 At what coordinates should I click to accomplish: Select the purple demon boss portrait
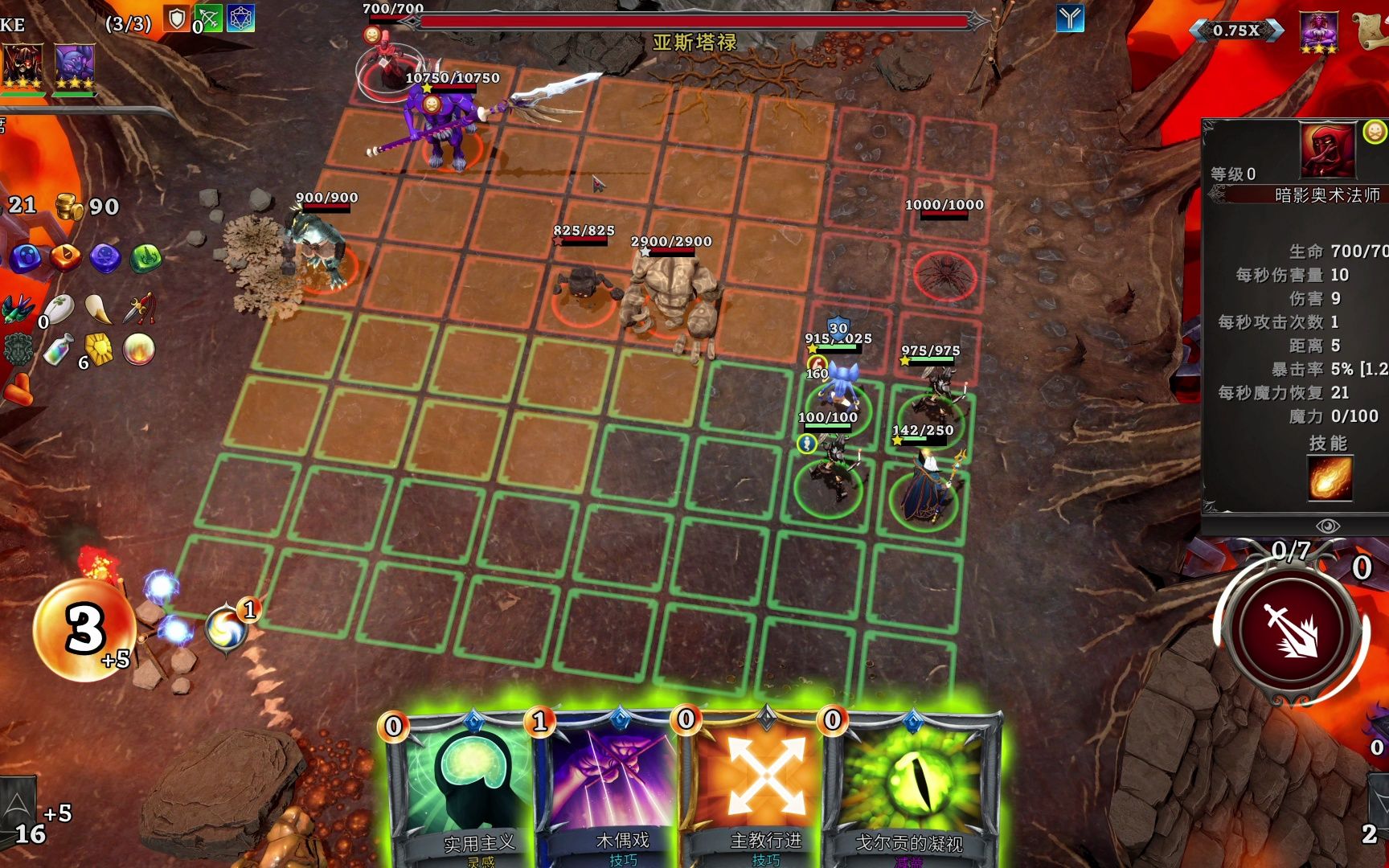pyautogui.click(x=1319, y=32)
